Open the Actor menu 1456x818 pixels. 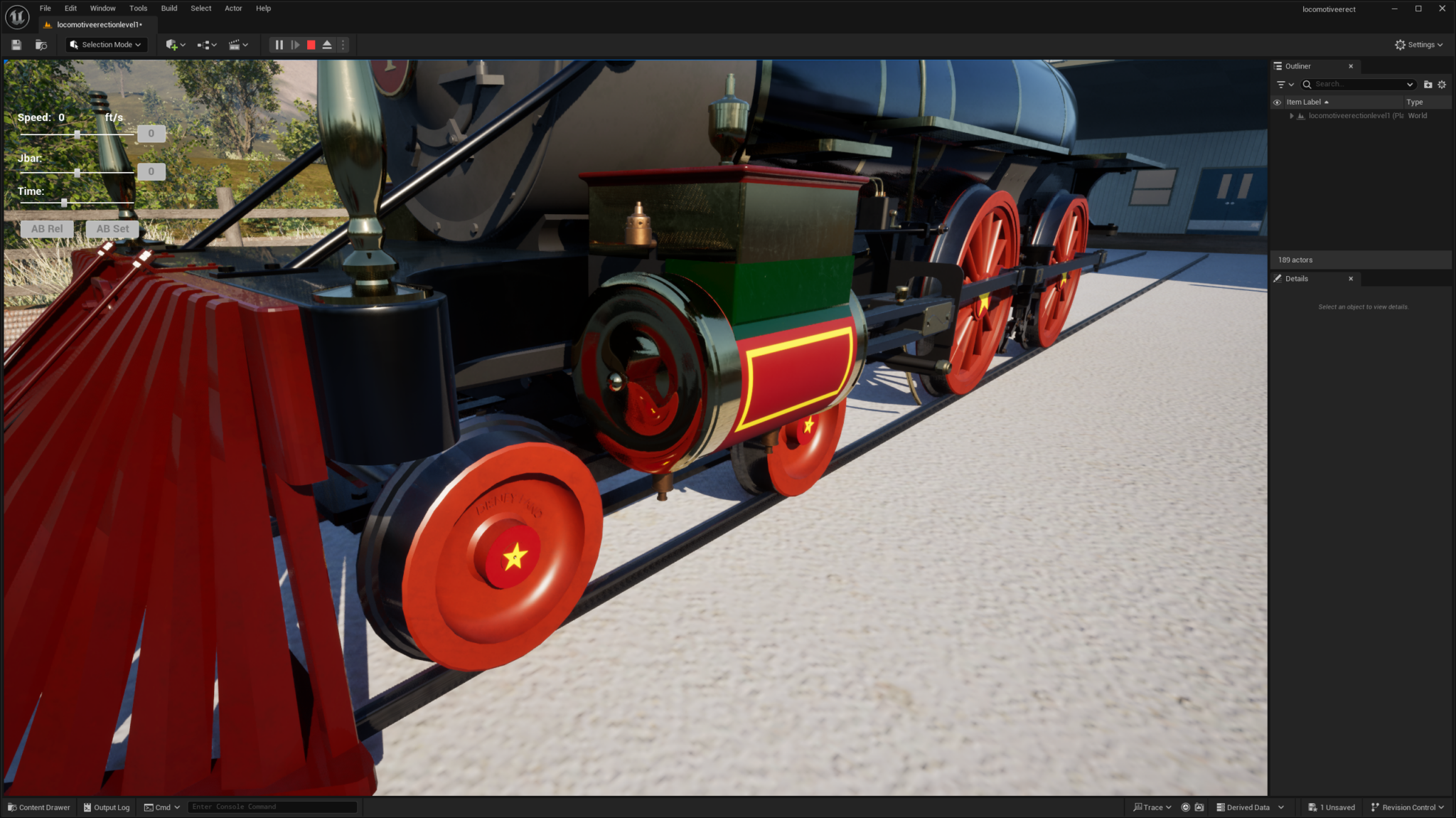[x=233, y=8]
